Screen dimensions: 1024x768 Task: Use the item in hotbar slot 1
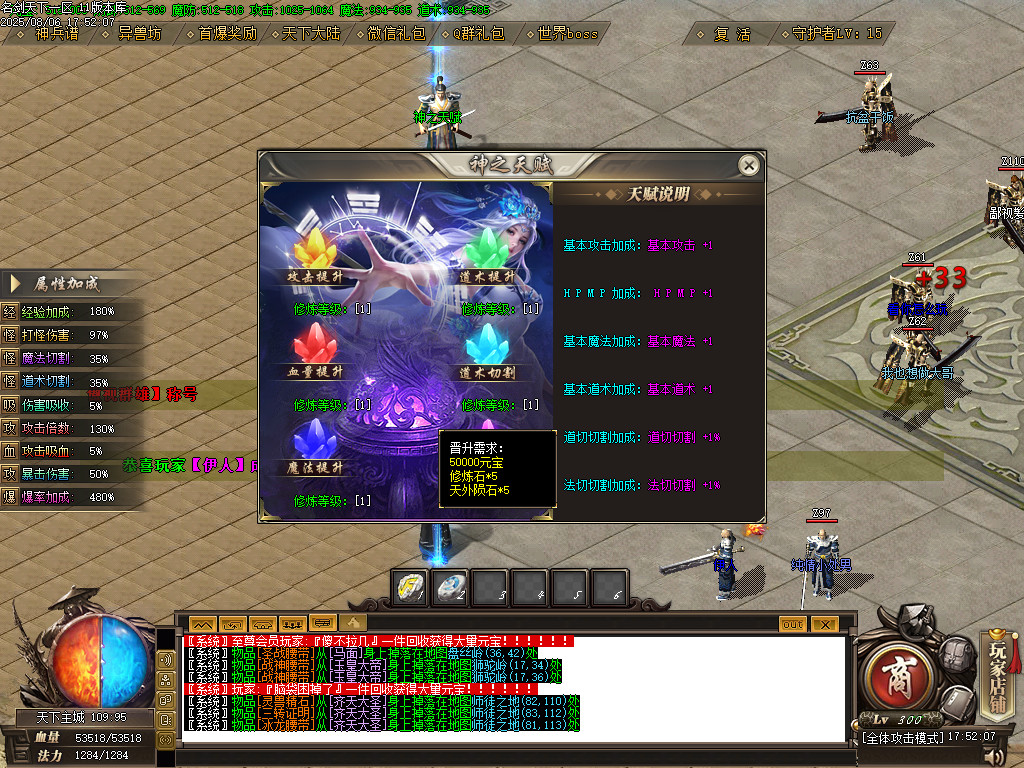[410, 587]
